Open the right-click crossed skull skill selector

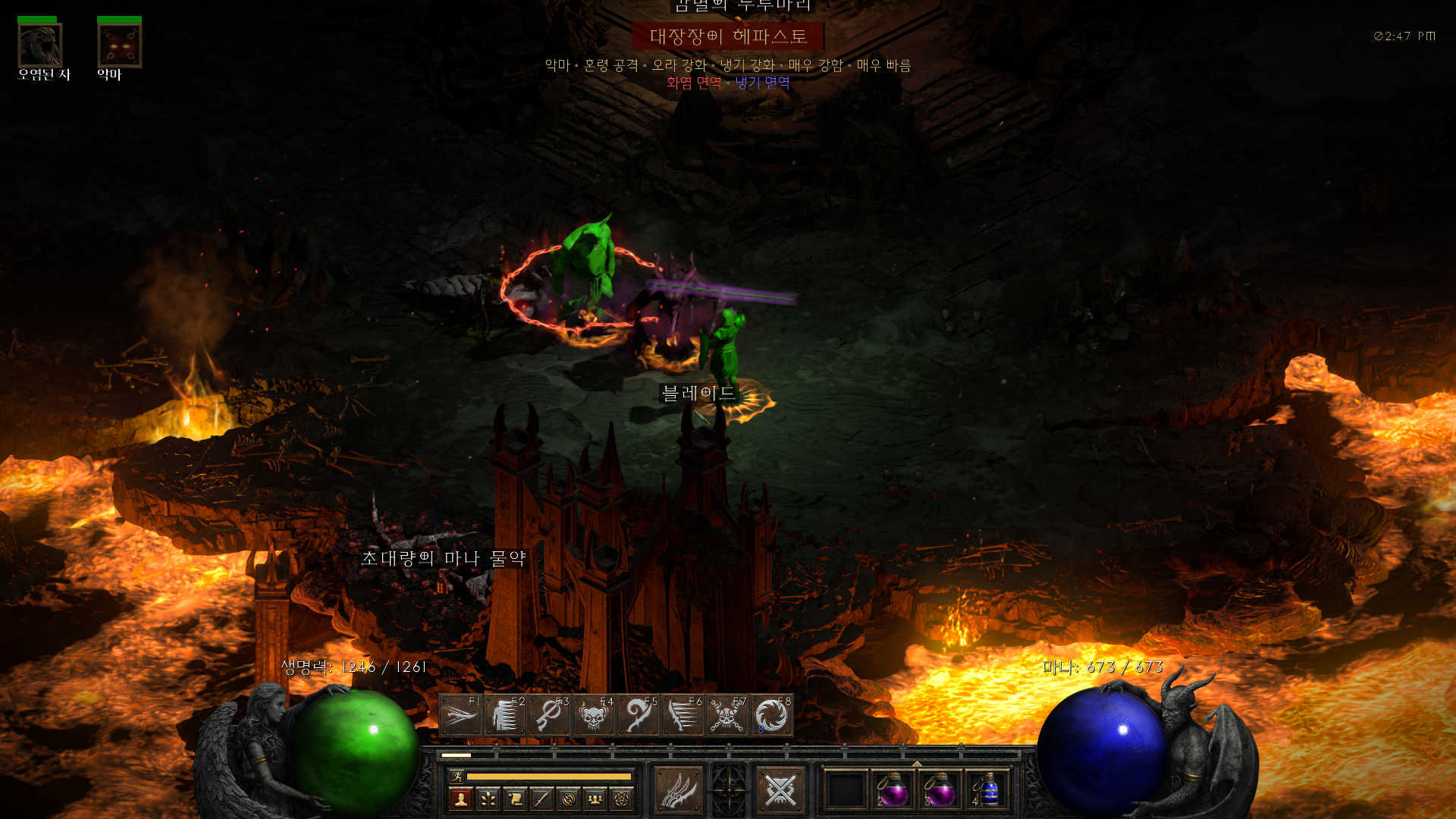(x=780, y=790)
